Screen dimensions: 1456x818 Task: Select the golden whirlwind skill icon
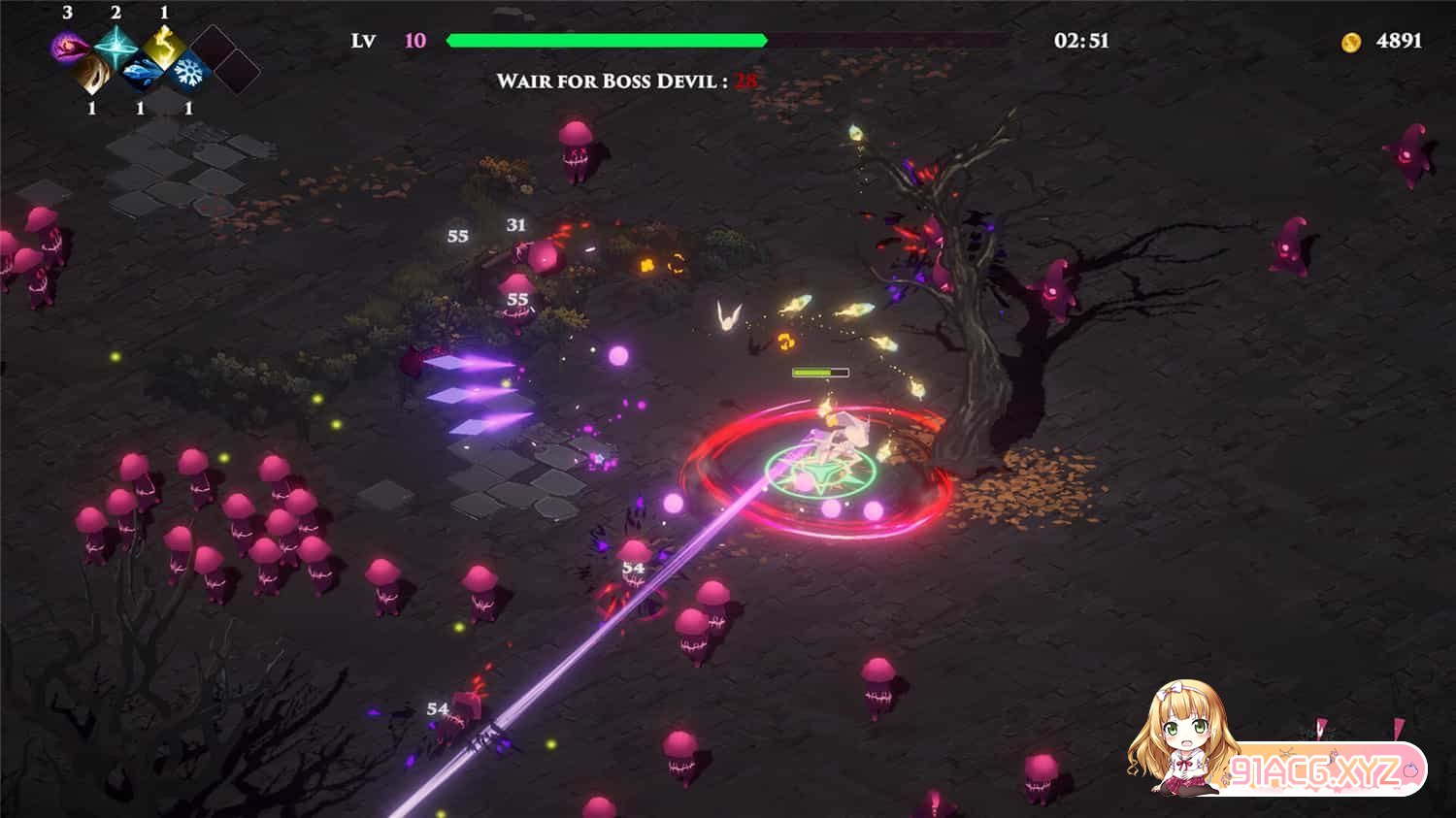coord(92,73)
